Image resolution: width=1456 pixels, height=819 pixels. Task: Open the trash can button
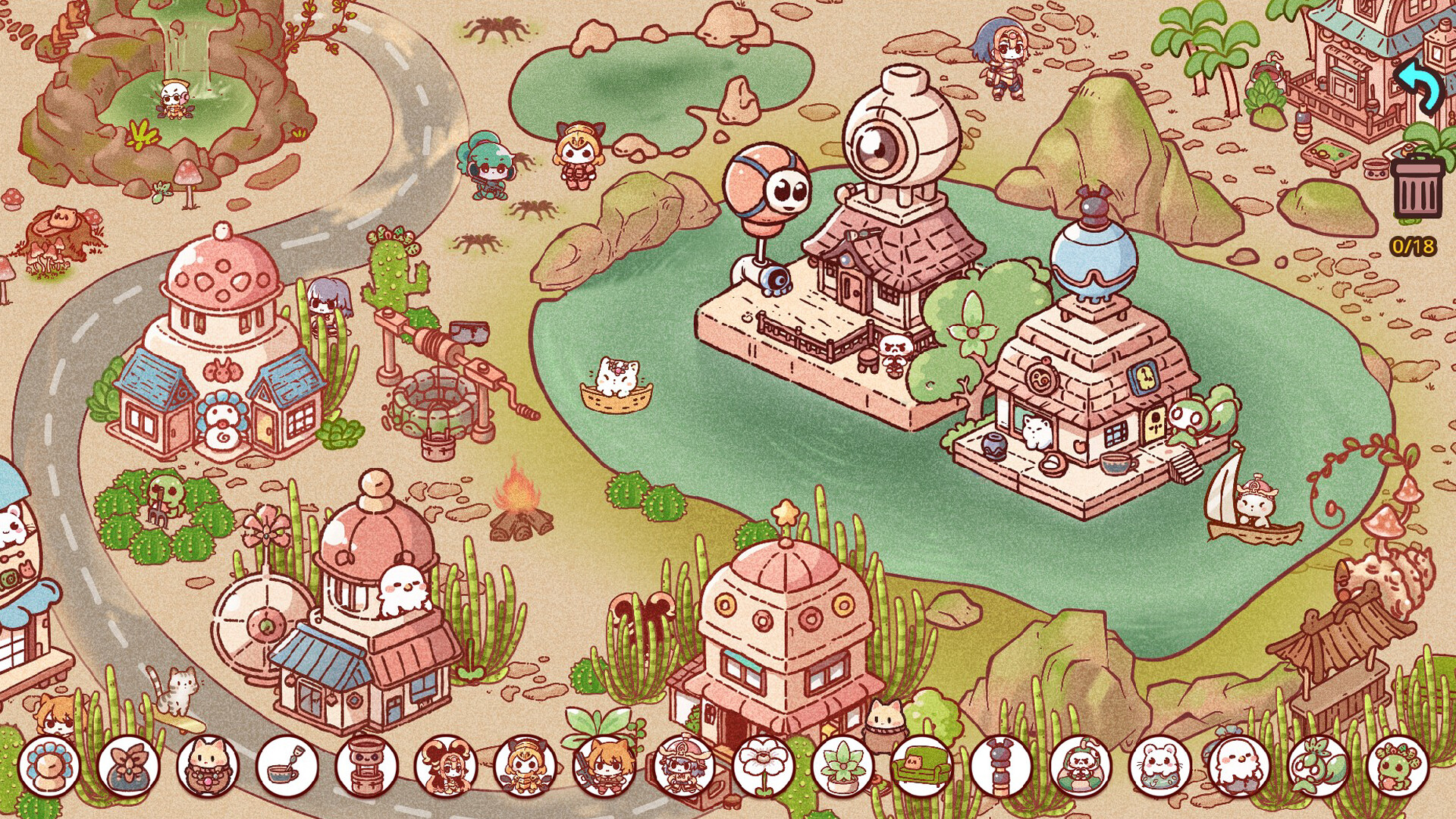pos(1417,187)
